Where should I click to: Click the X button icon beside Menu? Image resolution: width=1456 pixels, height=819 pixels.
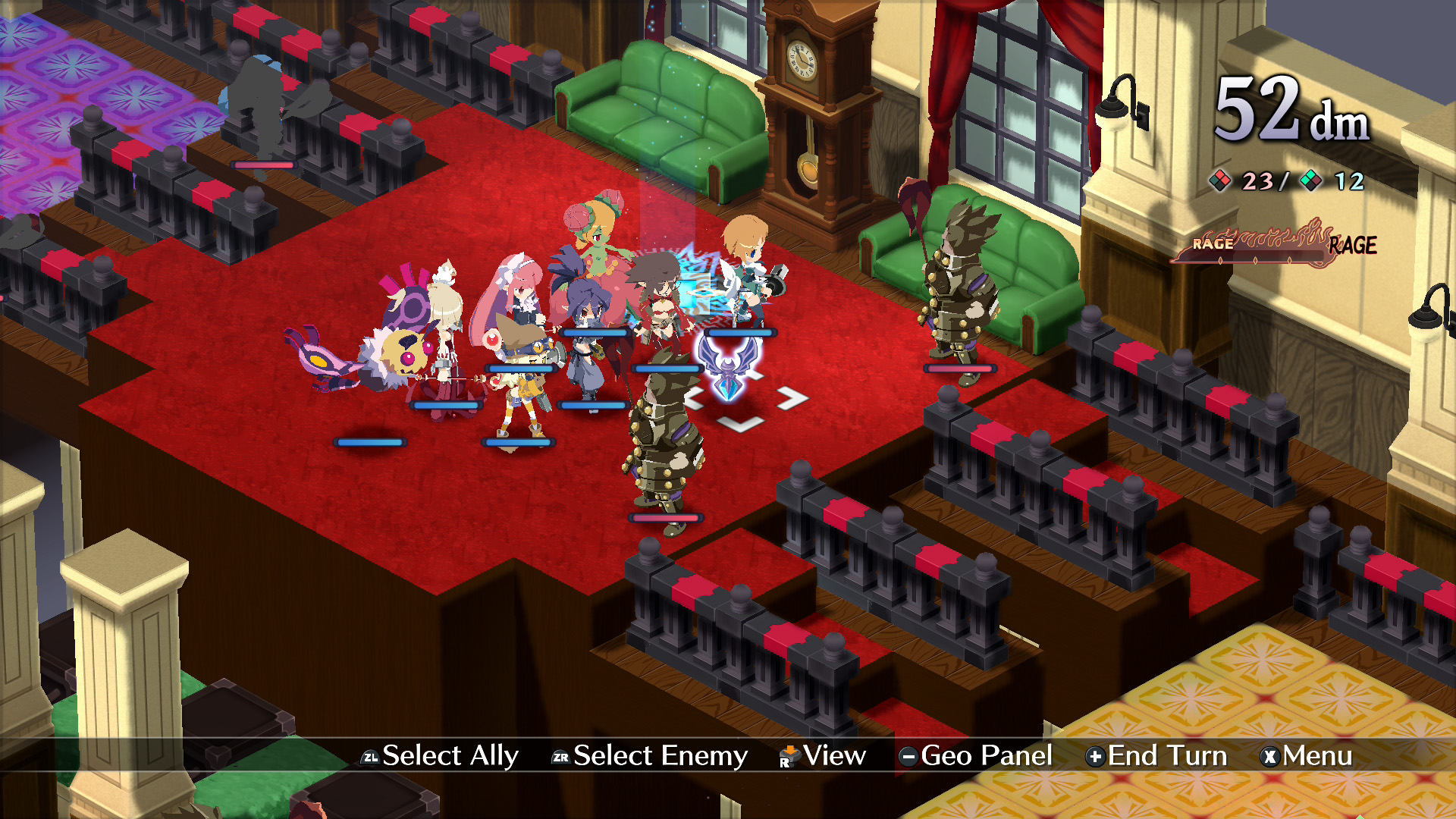1269,755
